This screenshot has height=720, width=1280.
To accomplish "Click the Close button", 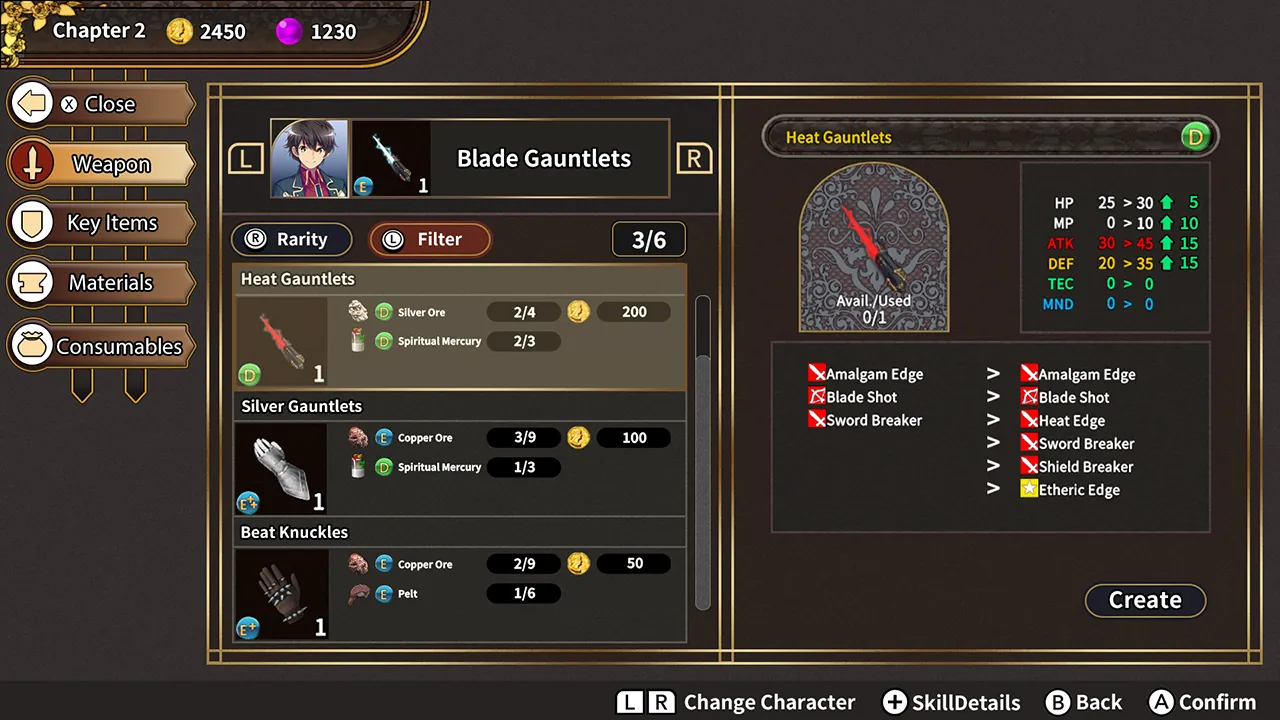I will 100,104.
